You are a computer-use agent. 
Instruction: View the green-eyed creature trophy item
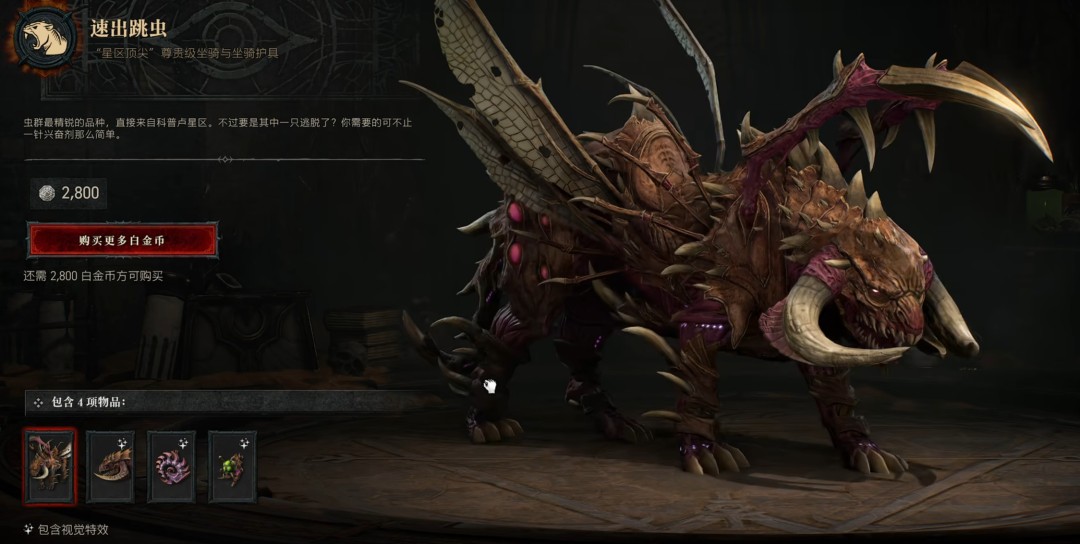232,466
